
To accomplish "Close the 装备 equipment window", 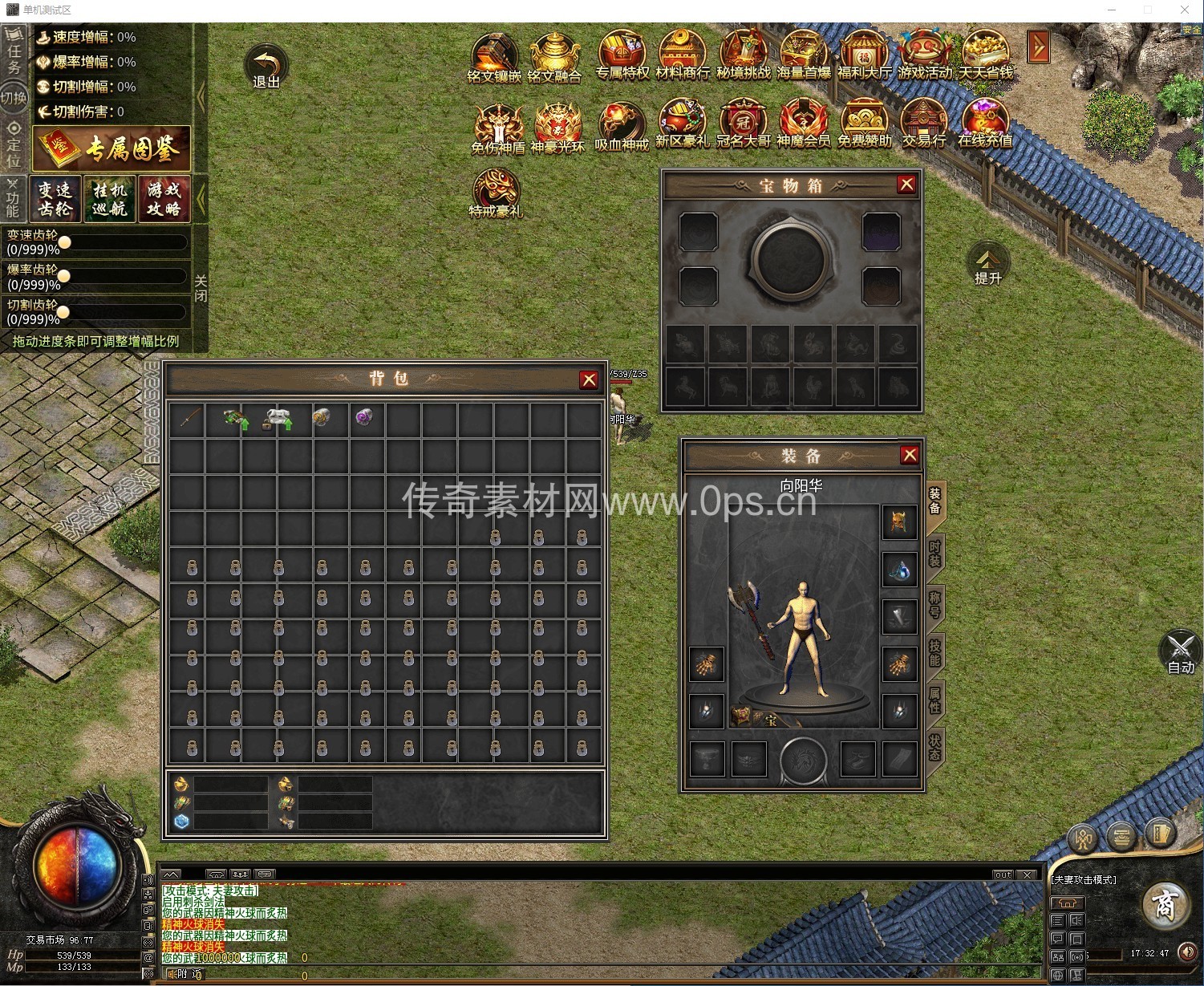I will point(910,455).
